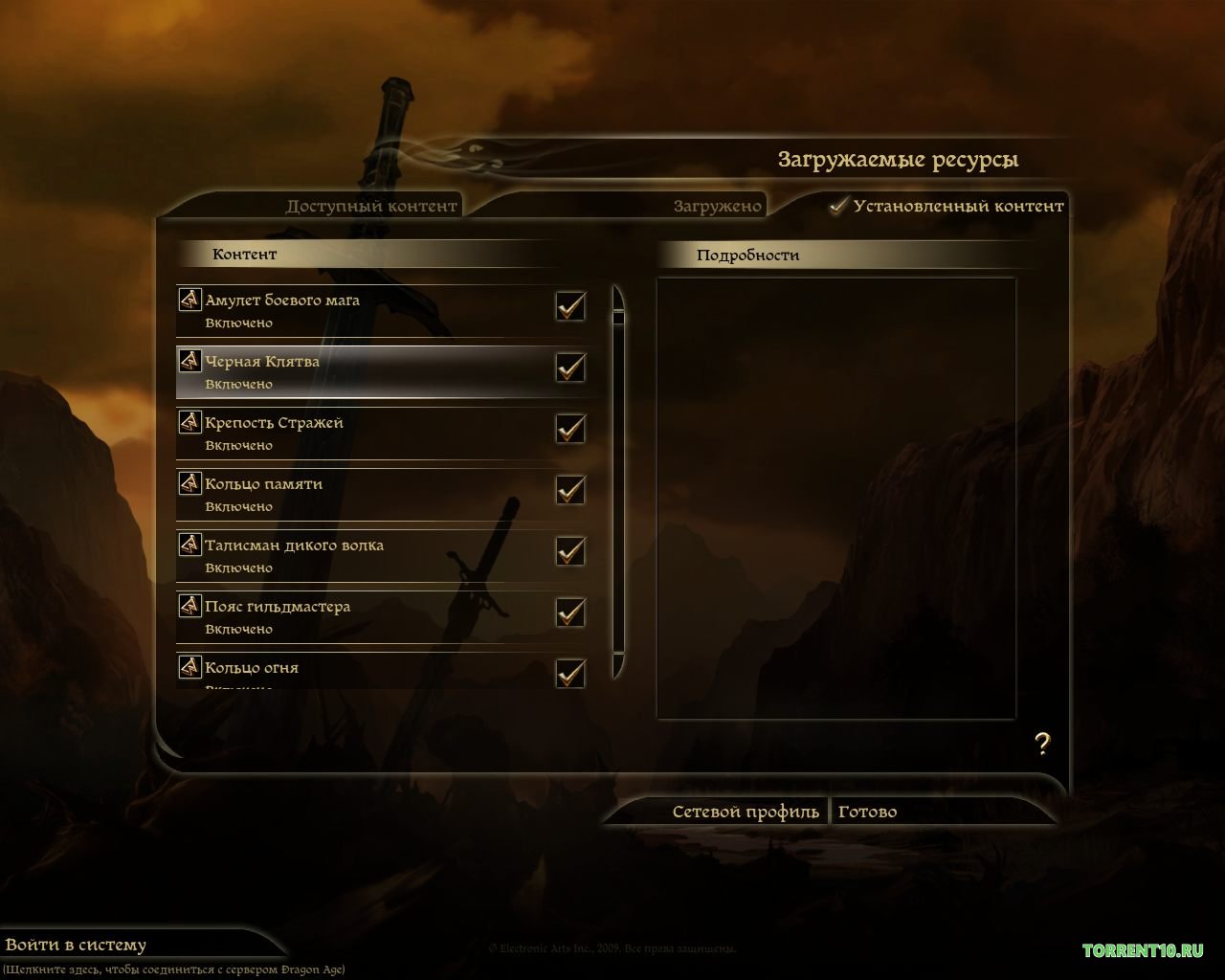
Task: Open the Сетевой профиль screen
Action: 746,812
